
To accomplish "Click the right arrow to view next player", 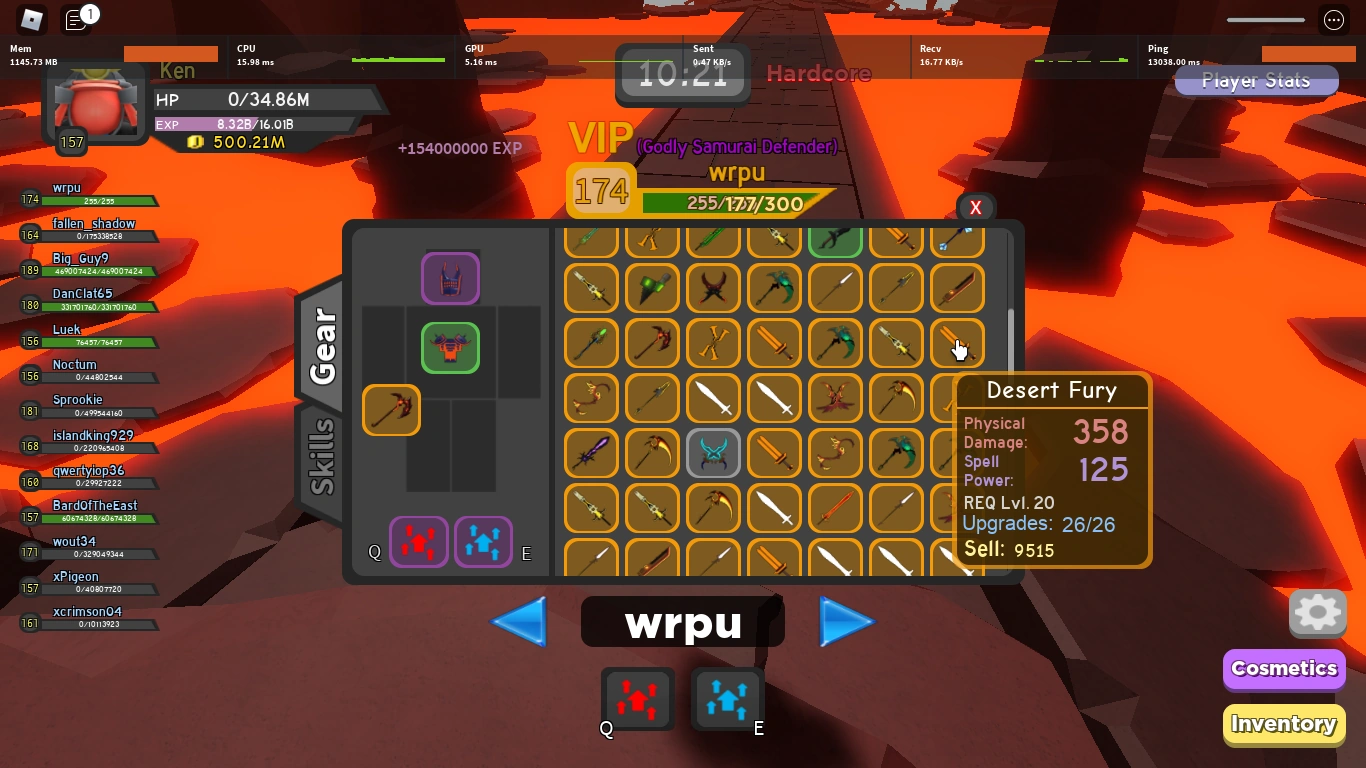I will pos(847,621).
